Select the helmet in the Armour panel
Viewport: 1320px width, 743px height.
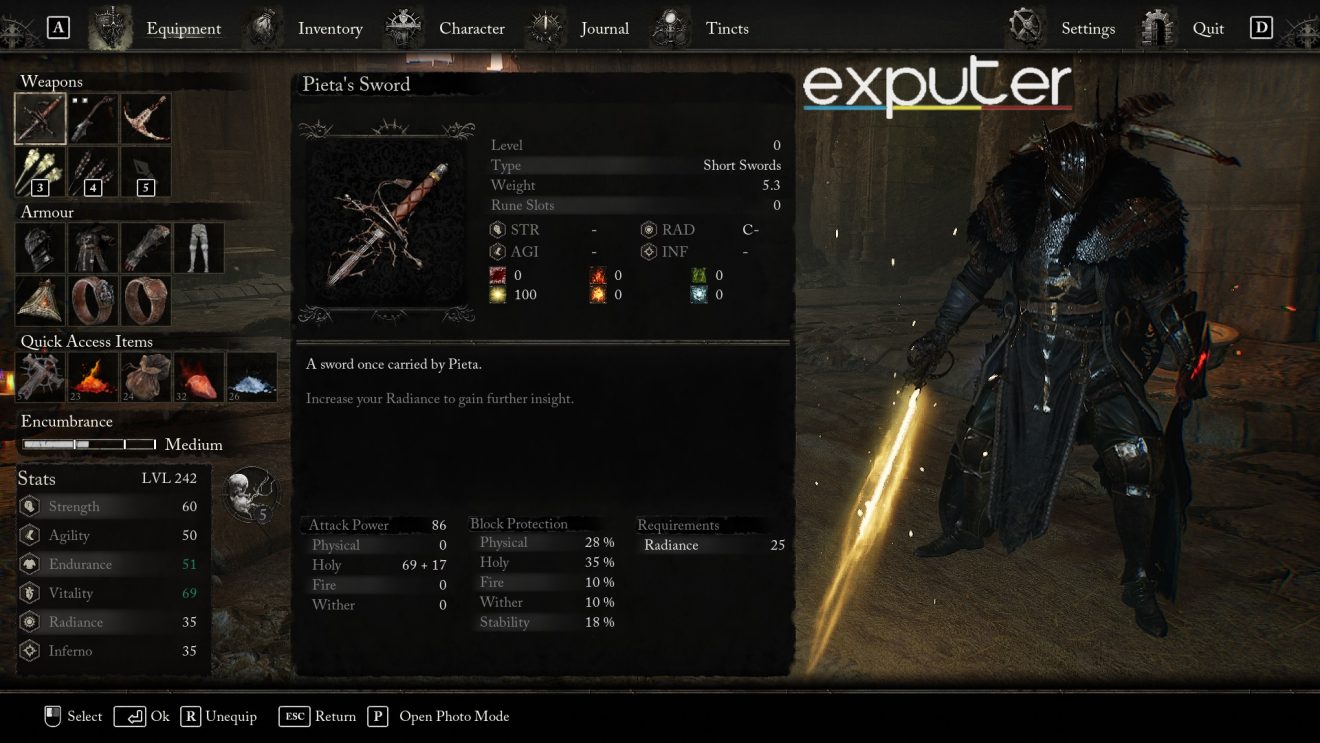(40, 247)
